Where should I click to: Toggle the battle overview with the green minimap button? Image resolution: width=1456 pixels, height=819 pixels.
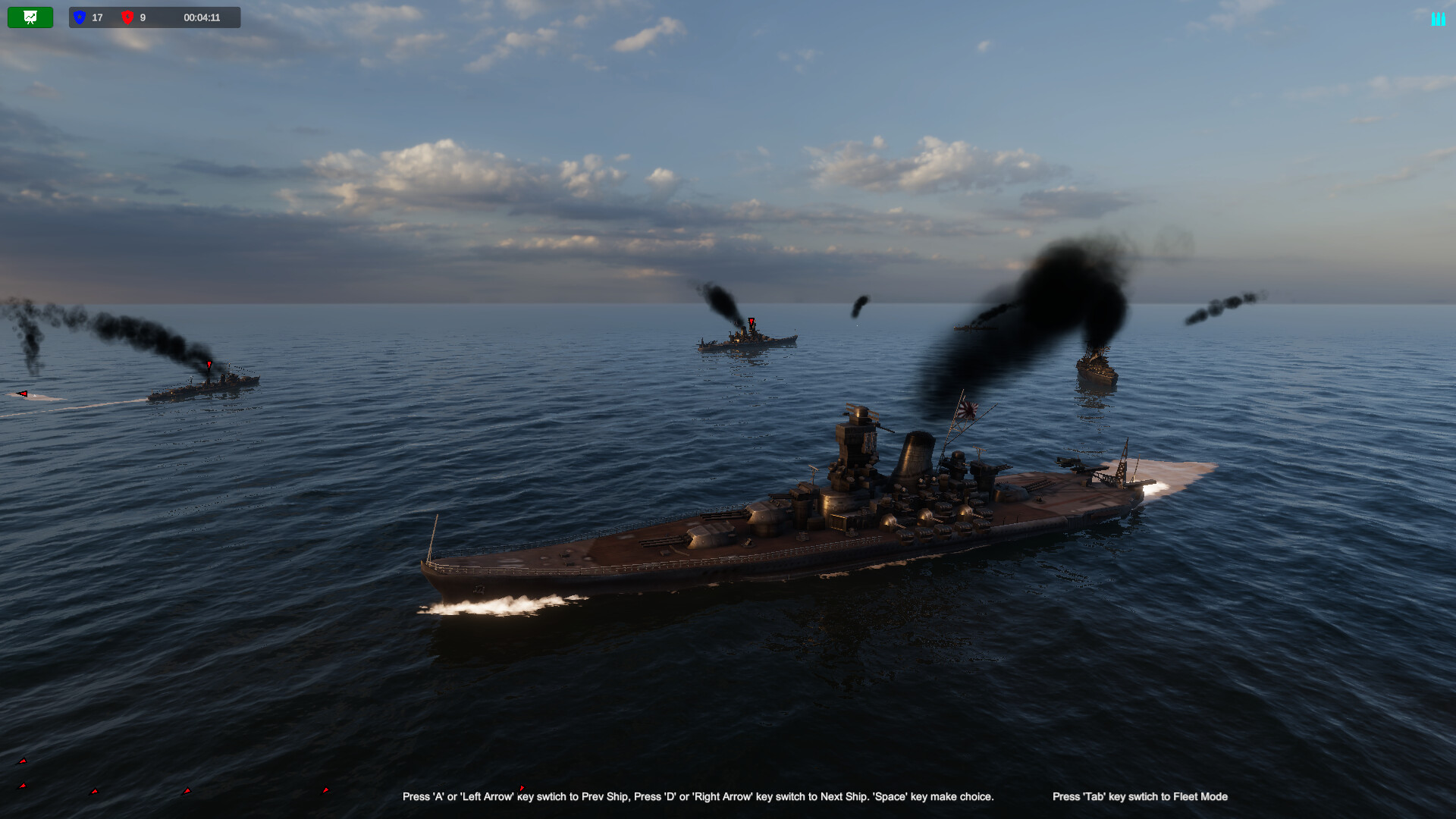(30, 17)
